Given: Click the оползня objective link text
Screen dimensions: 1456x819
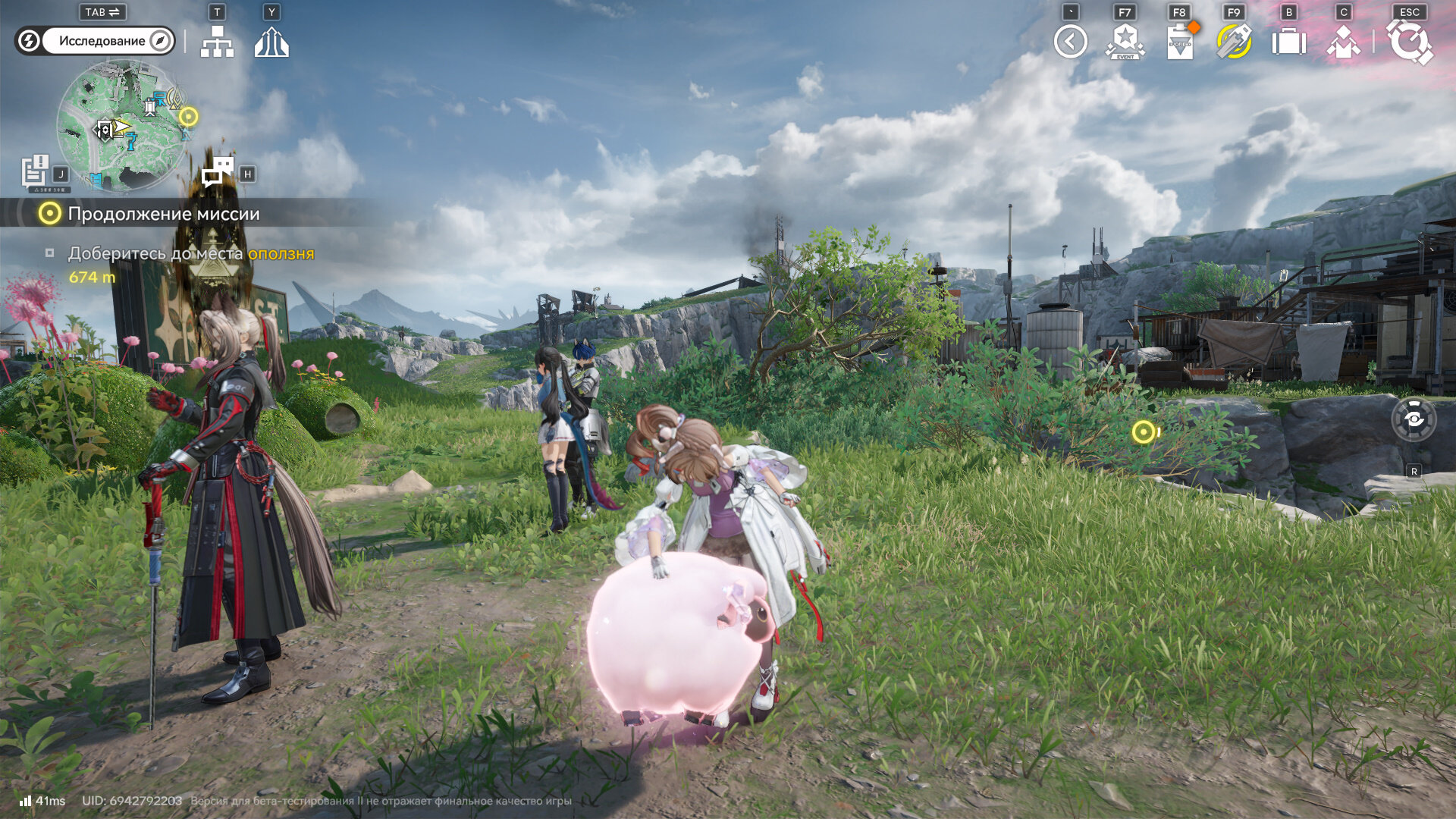Looking at the screenshot, I should click(281, 255).
